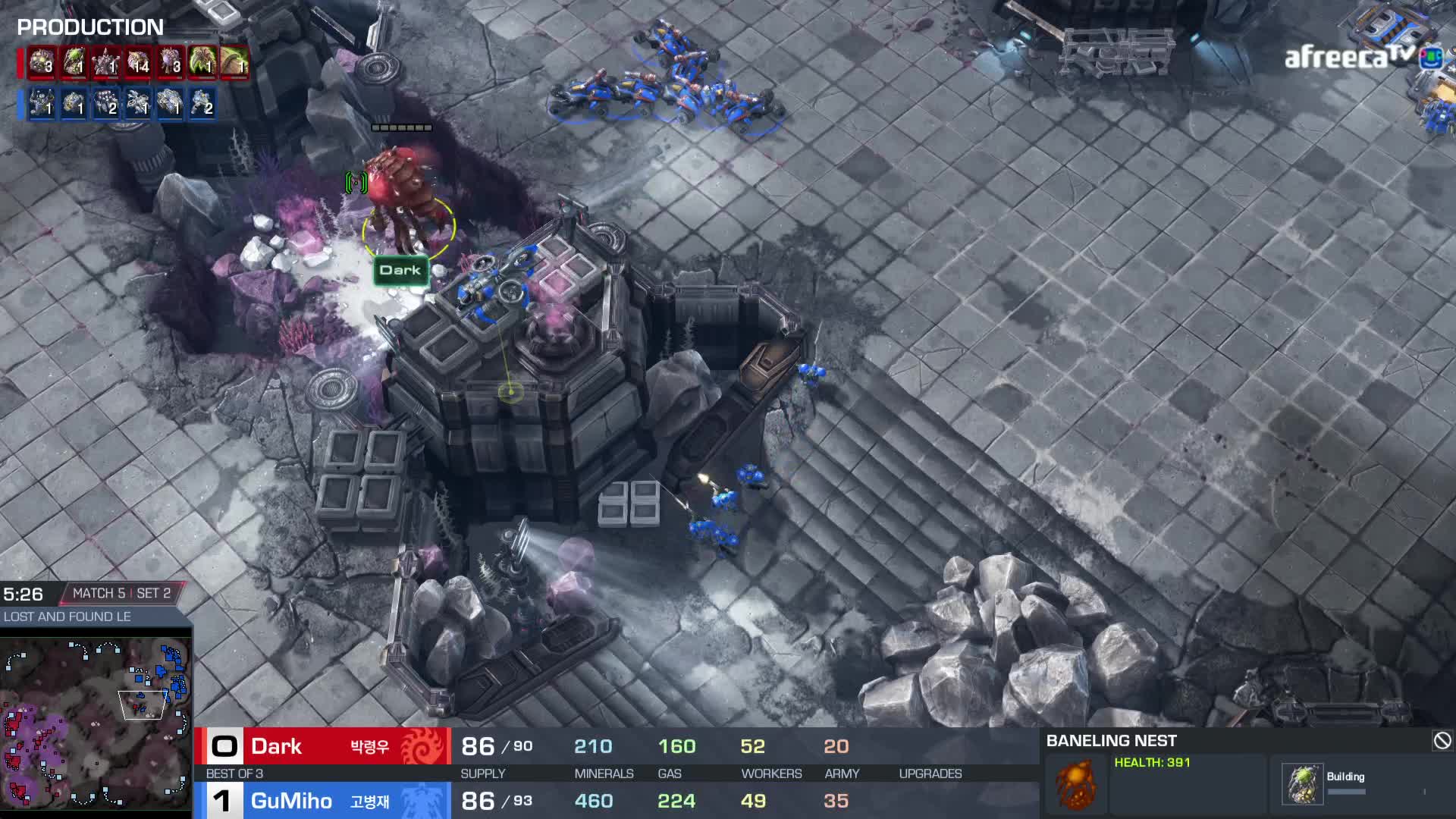Click the Zerg race emblem beside Dark

click(422, 746)
